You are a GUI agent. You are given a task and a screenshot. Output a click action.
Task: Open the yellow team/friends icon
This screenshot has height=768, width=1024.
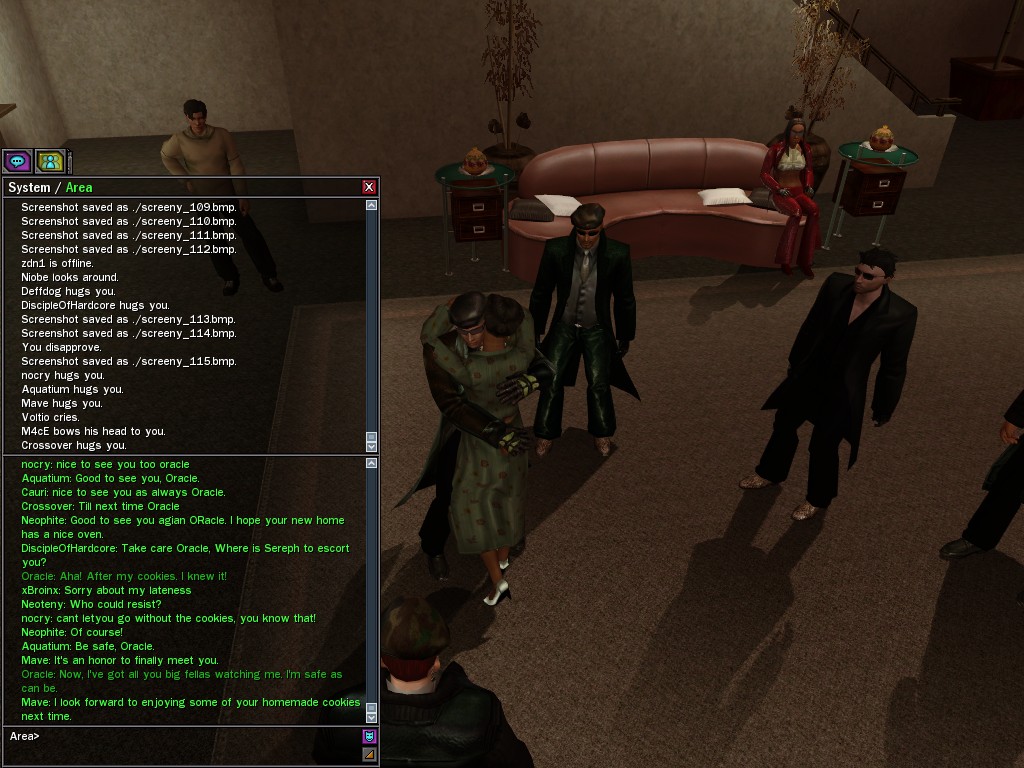[49, 161]
